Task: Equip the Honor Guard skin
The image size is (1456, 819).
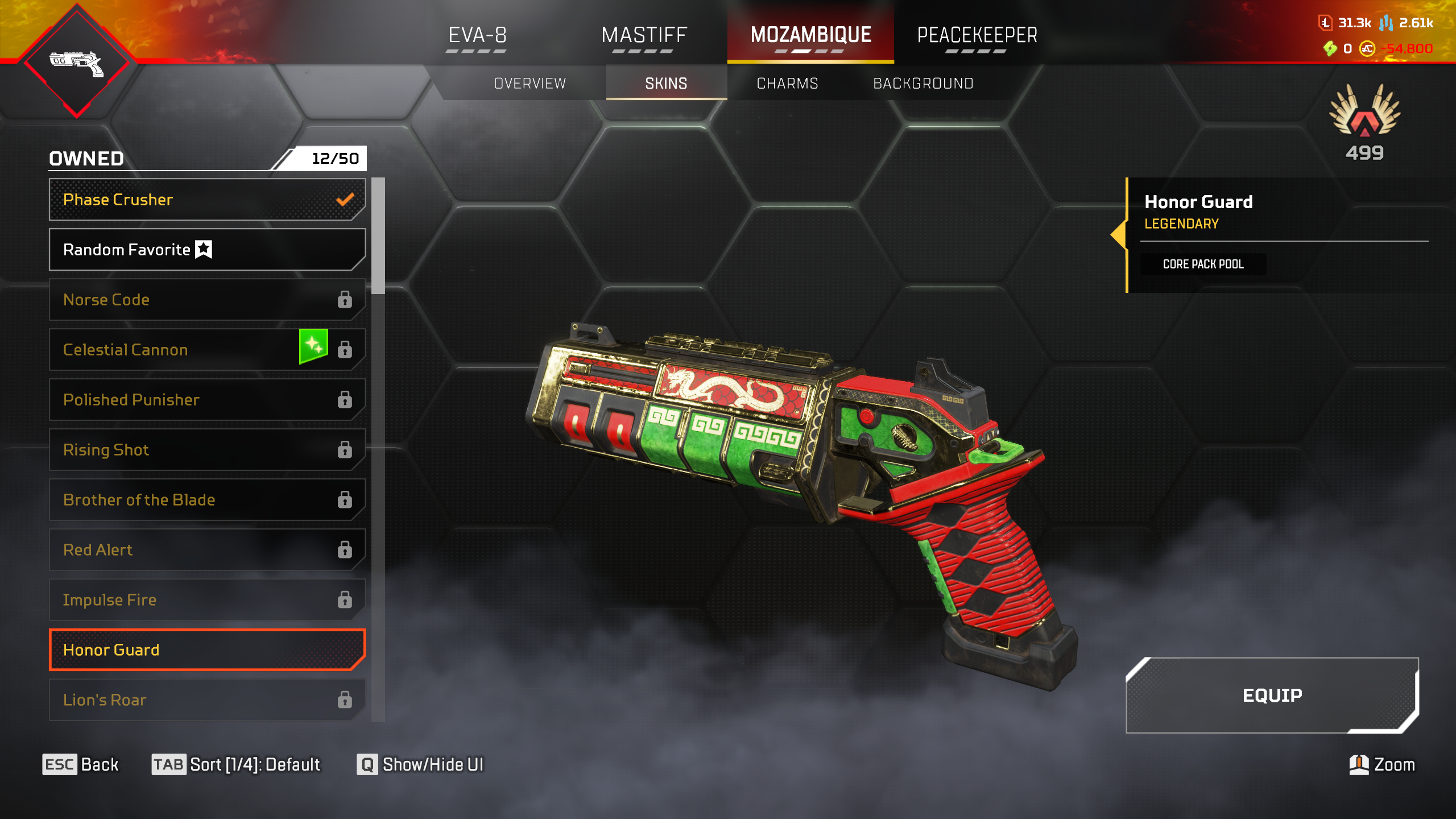Action: [1272, 695]
